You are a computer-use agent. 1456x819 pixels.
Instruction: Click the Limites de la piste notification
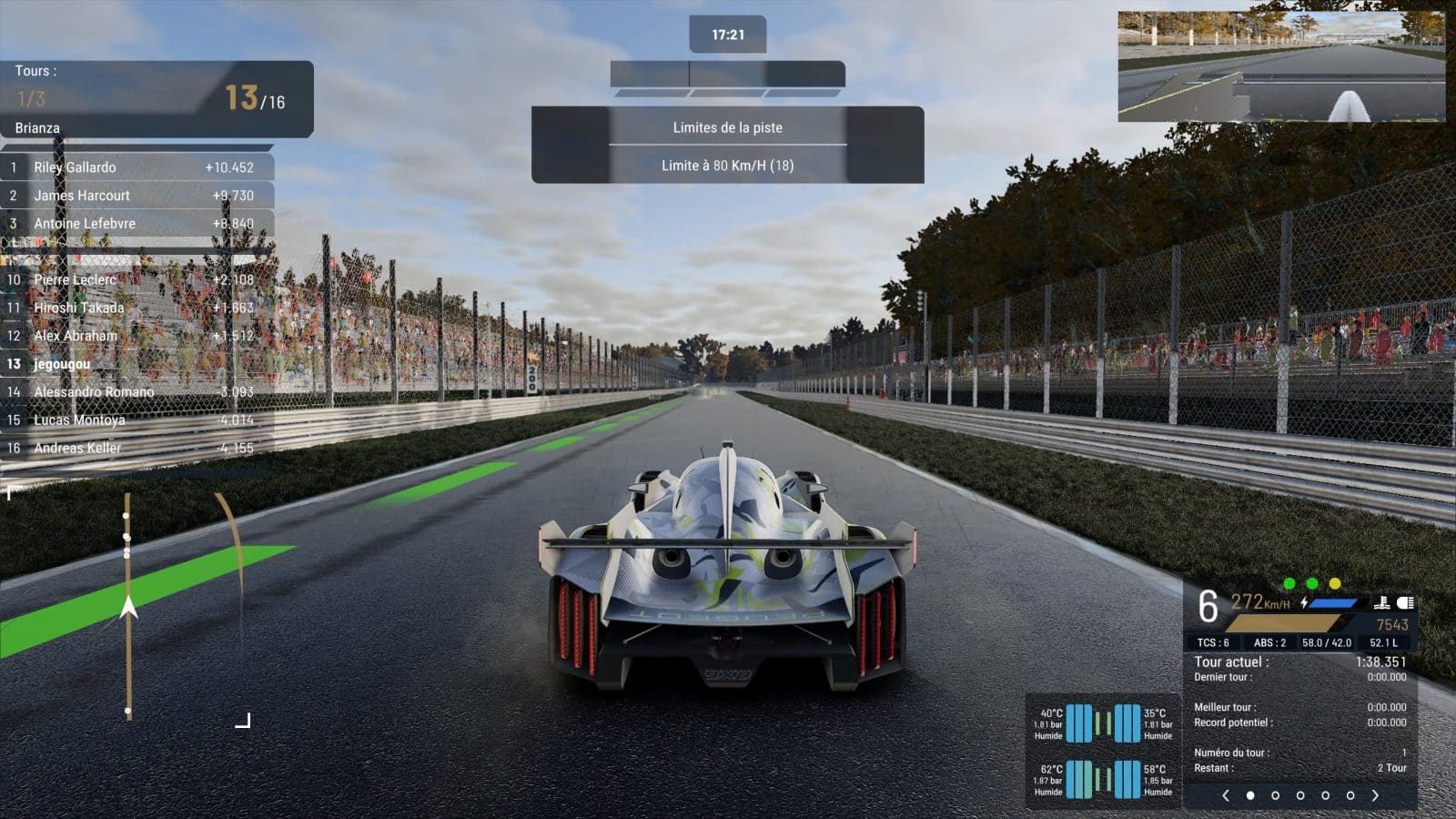click(x=727, y=128)
